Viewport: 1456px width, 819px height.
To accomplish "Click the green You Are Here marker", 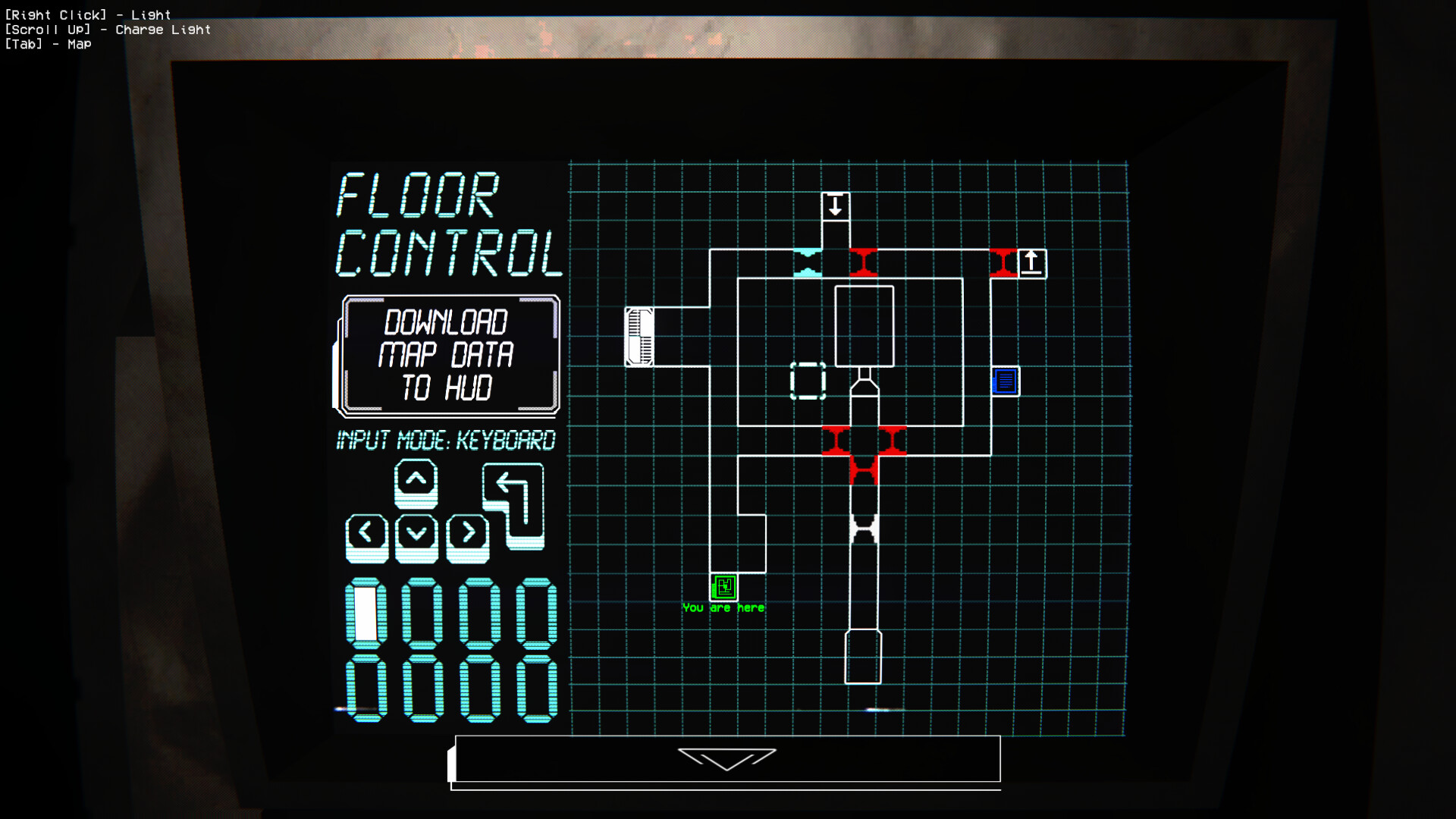I will [723, 587].
